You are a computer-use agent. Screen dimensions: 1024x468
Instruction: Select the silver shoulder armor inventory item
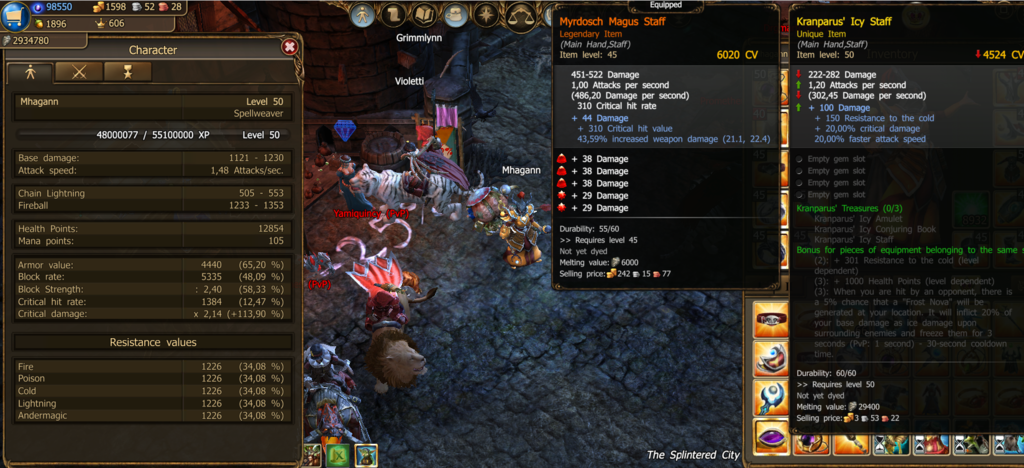tap(771, 360)
